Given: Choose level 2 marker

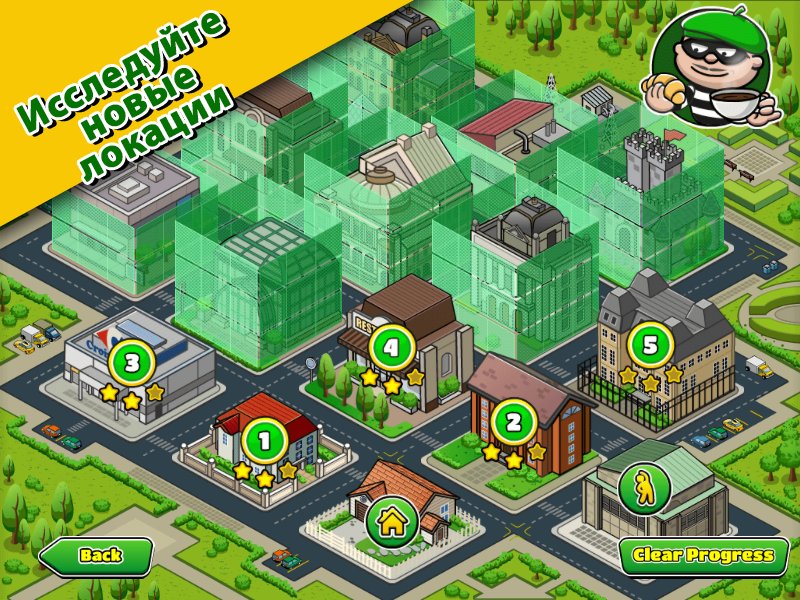Looking at the screenshot, I should click(x=514, y=423).
